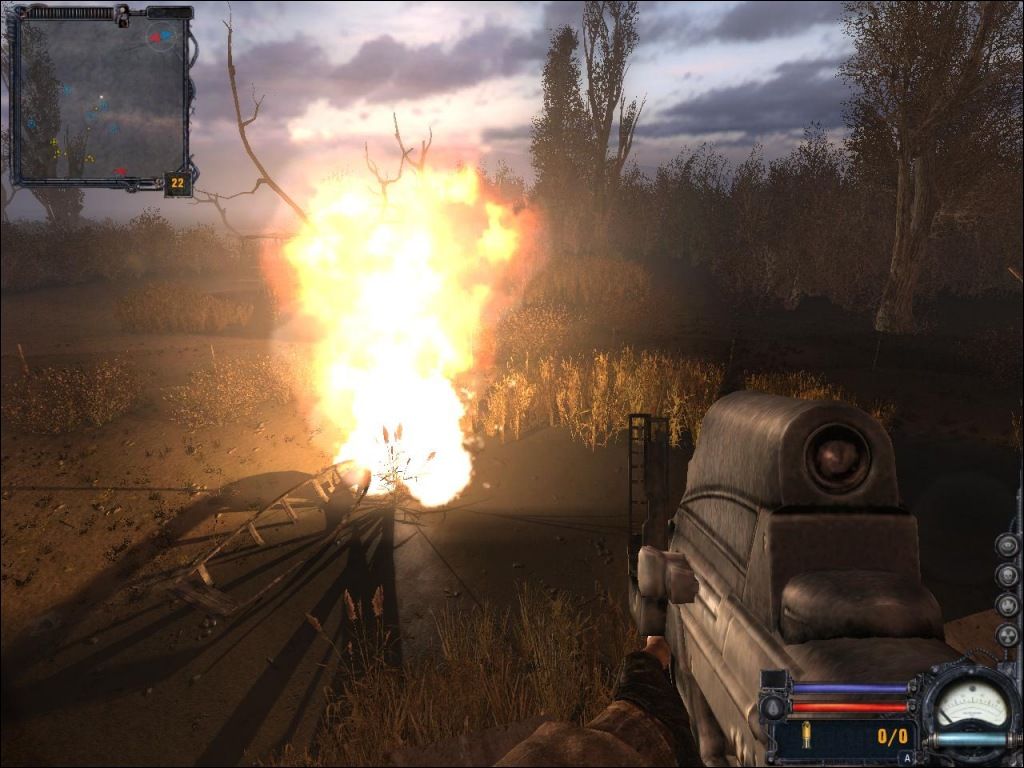Click the analog radiation gauge dial
Viewport: 1024px width, 768px height.
coord(970,704)
